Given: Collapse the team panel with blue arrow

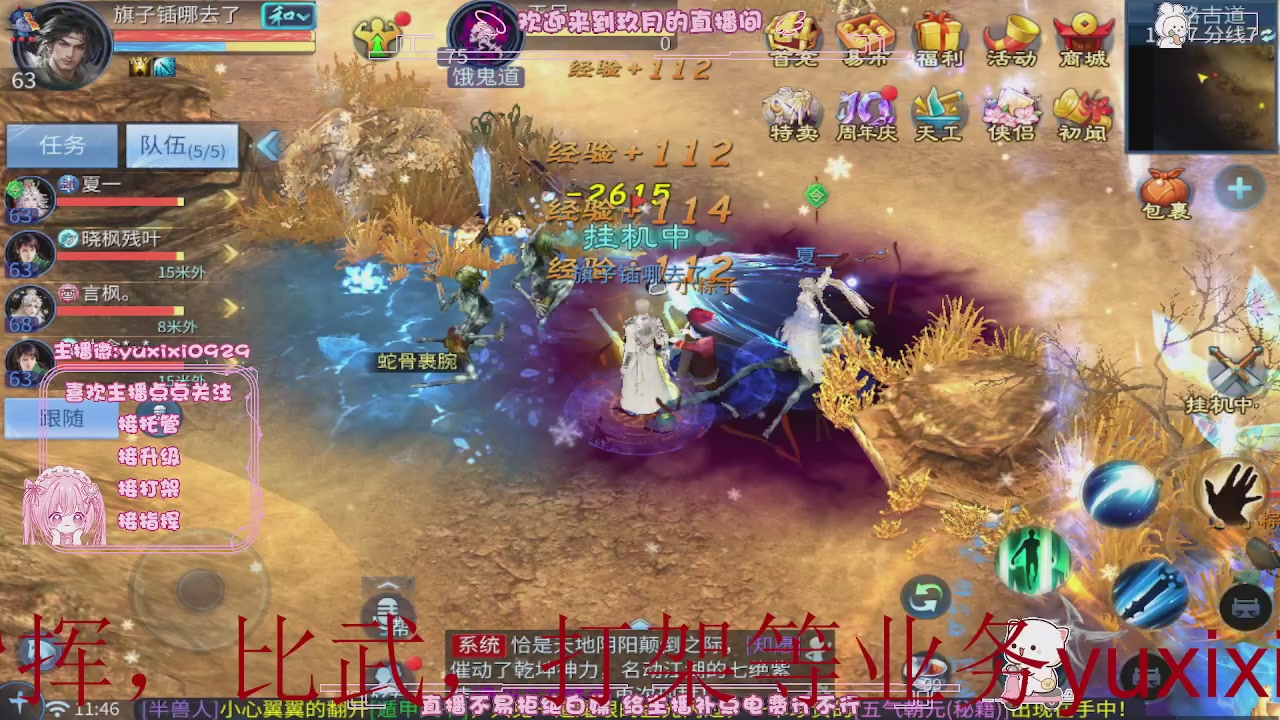Looking at the screenshot, I should click(270, 146).
